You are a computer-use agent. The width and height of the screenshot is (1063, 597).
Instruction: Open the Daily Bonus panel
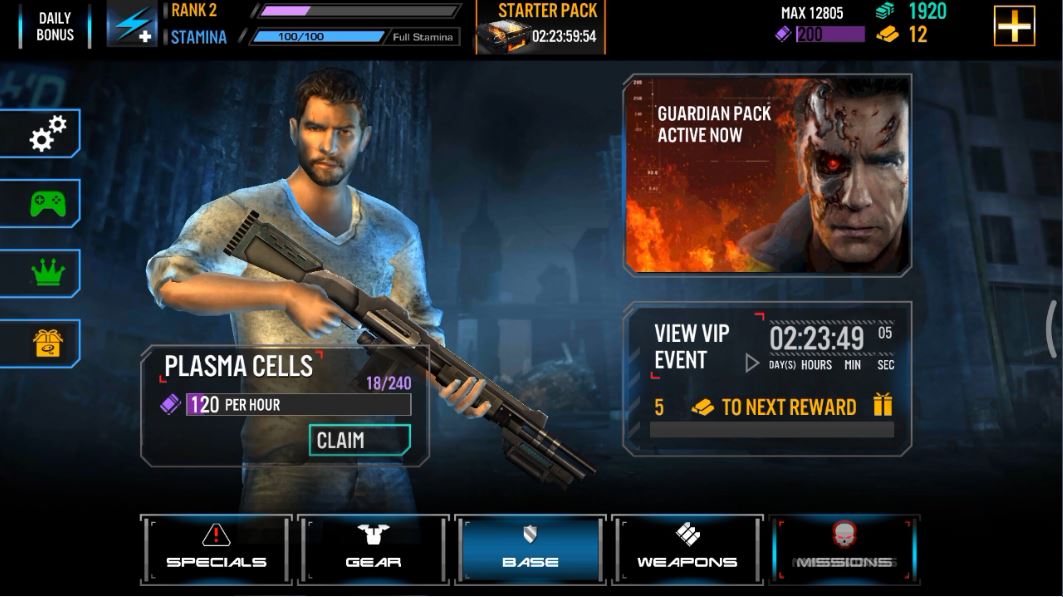click(54, 26)
